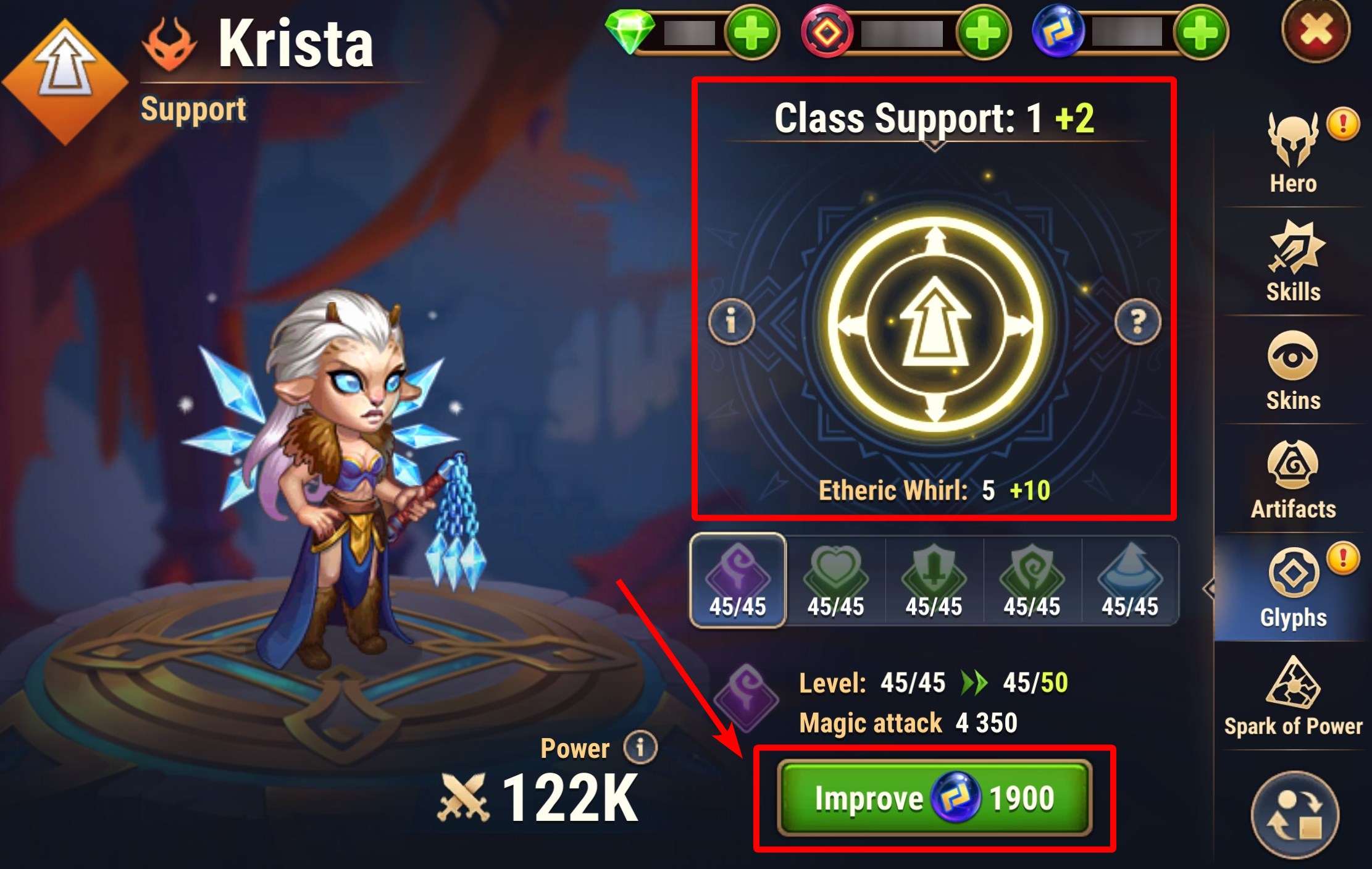The image size is (1372, 869).
Task: Add more emeralds with the plus button
Action: pyautogui.click(x=751, y=32)
